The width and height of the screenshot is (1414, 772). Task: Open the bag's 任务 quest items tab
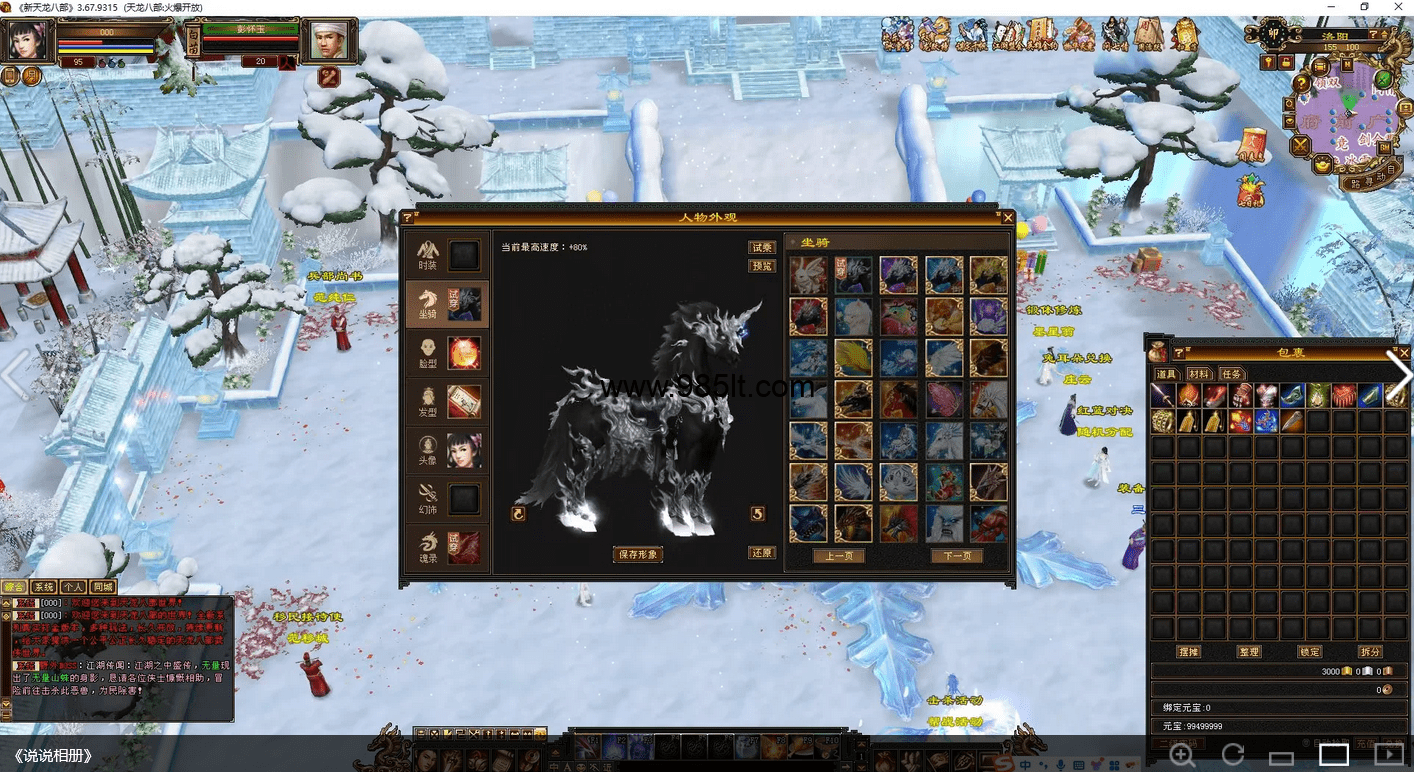coord(1230,374)
